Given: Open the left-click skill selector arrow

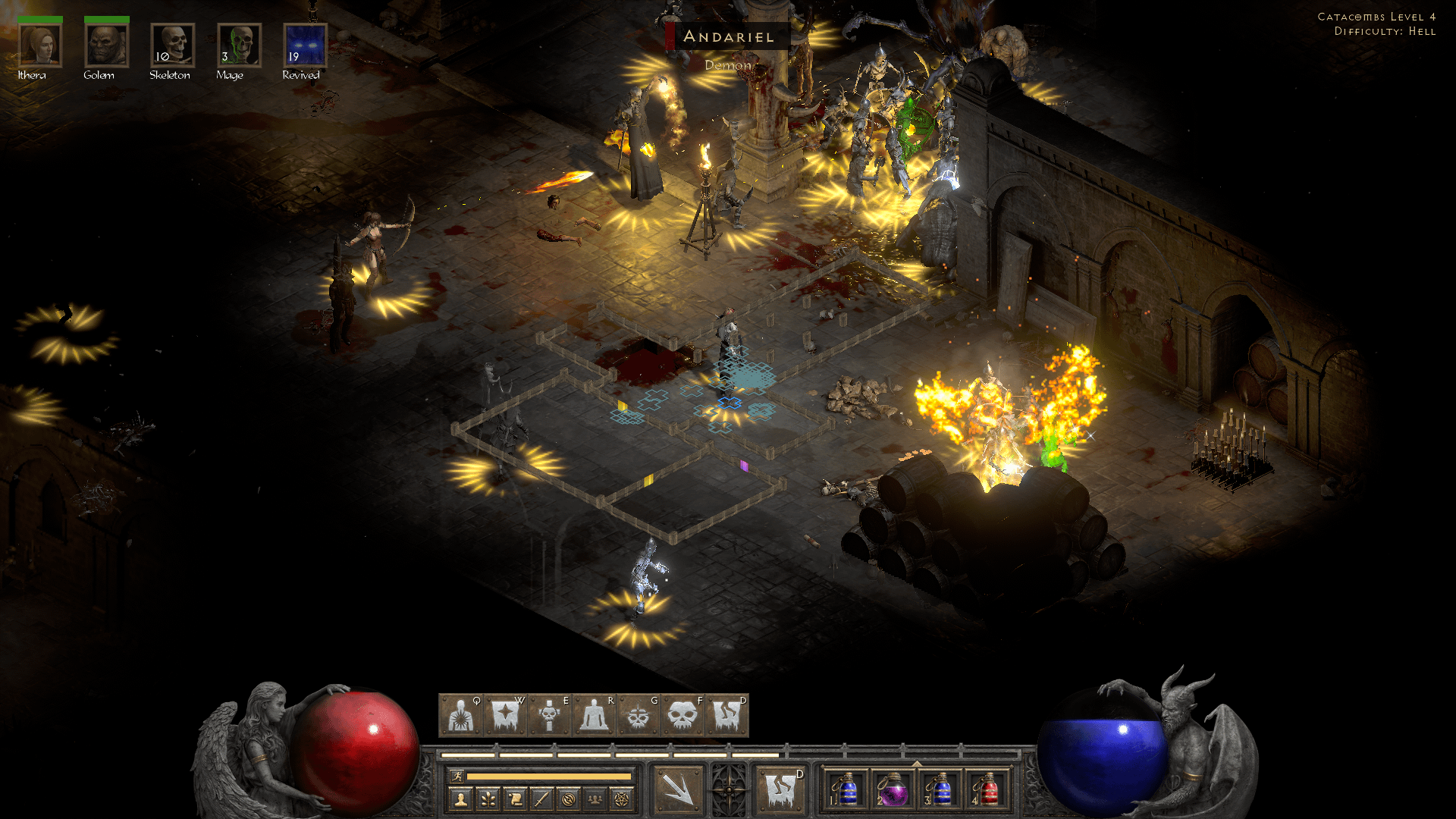Looking at the screenshot, I should [x=679, y=789].
